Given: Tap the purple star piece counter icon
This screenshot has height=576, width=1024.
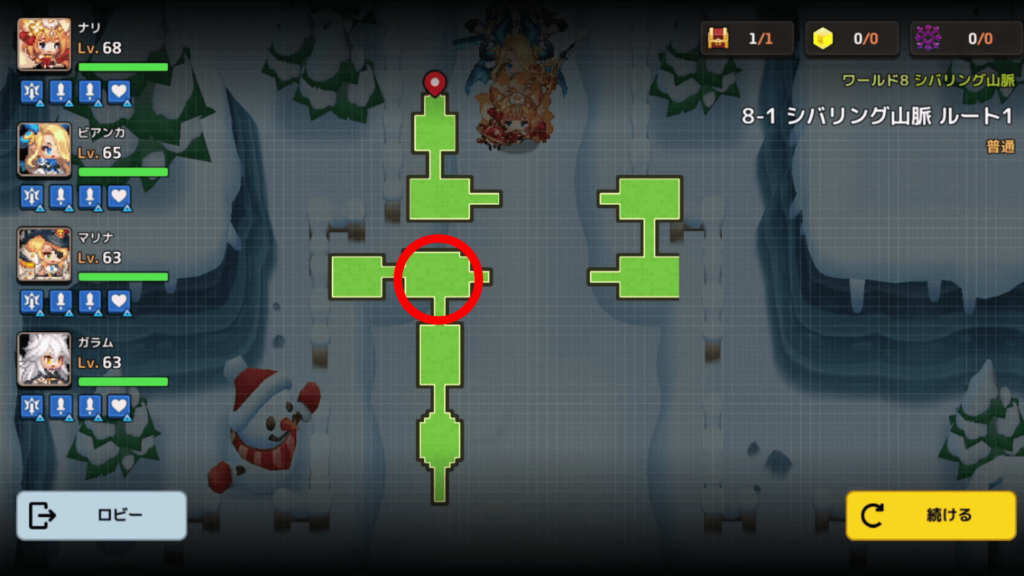Looking at the screenshot, I should [x=929, y=39].
